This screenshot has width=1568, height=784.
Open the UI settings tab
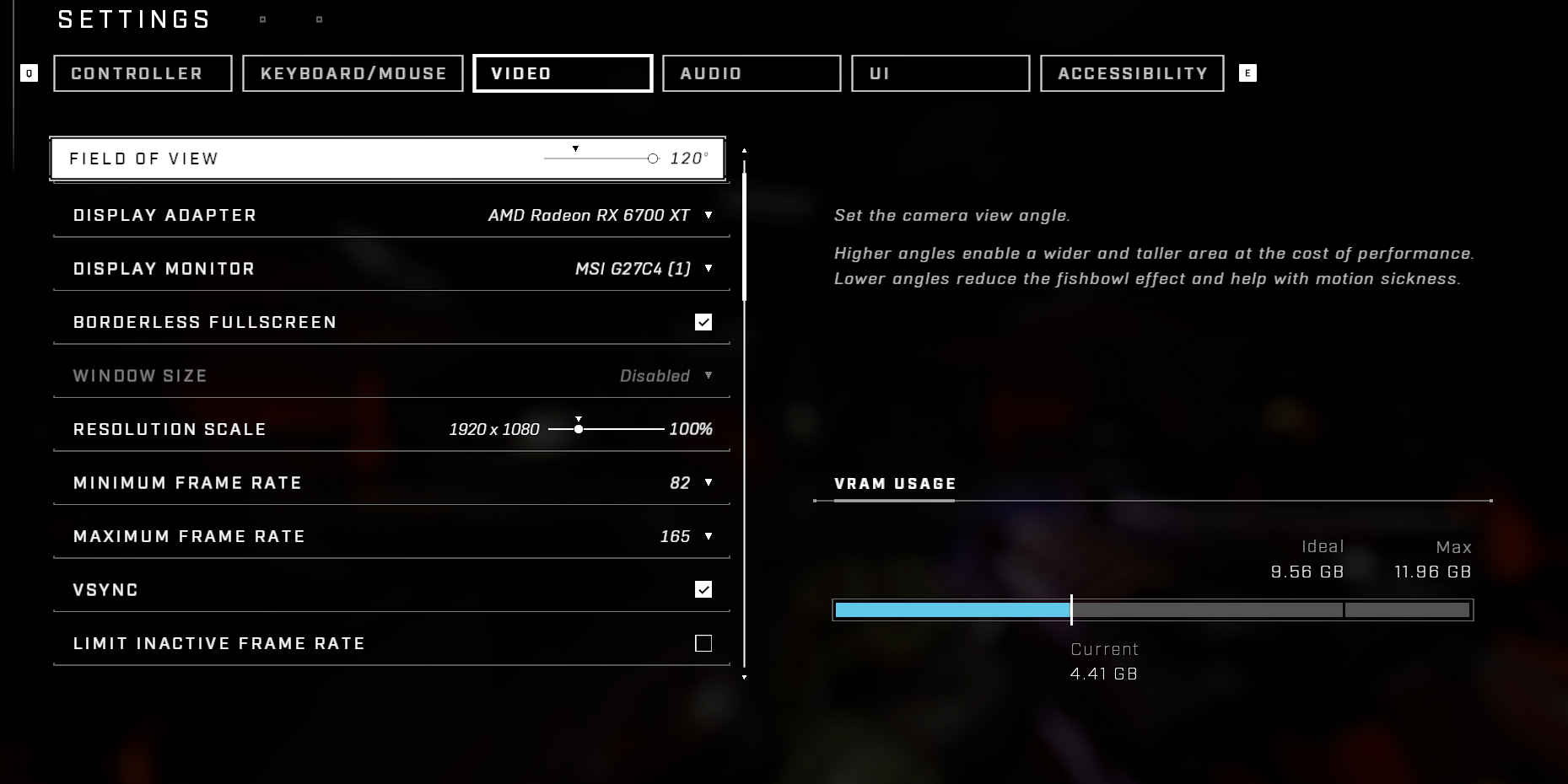940,73
